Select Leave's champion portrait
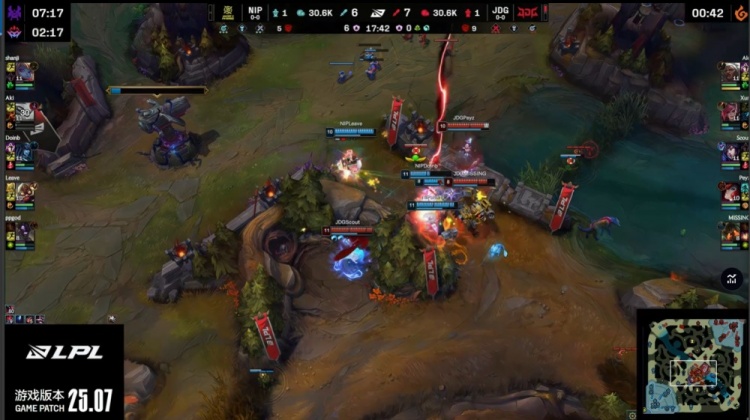The image size is (750, 420). tap(26, 190)
